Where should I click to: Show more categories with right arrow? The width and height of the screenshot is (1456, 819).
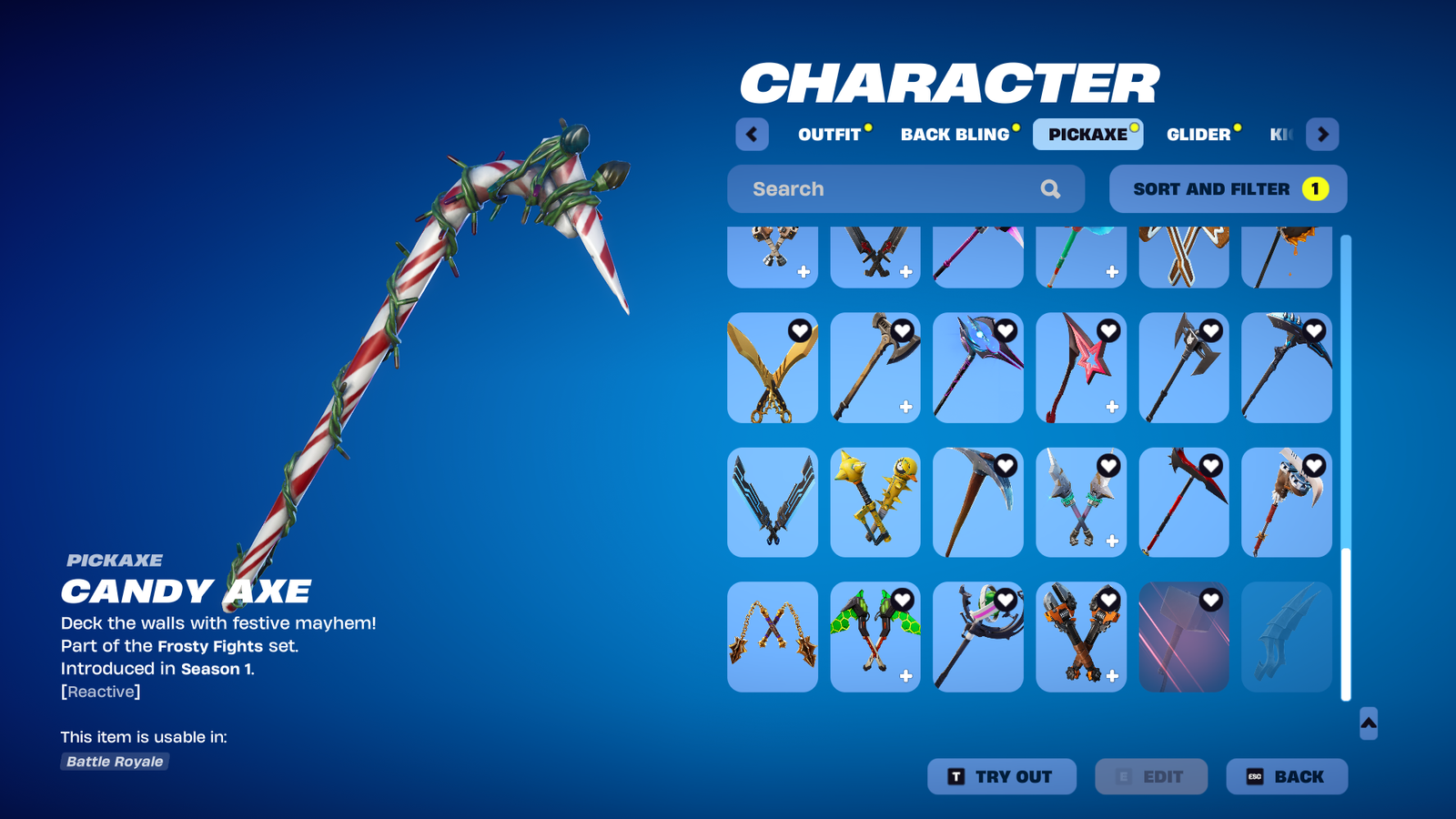tap(1322, 135)
